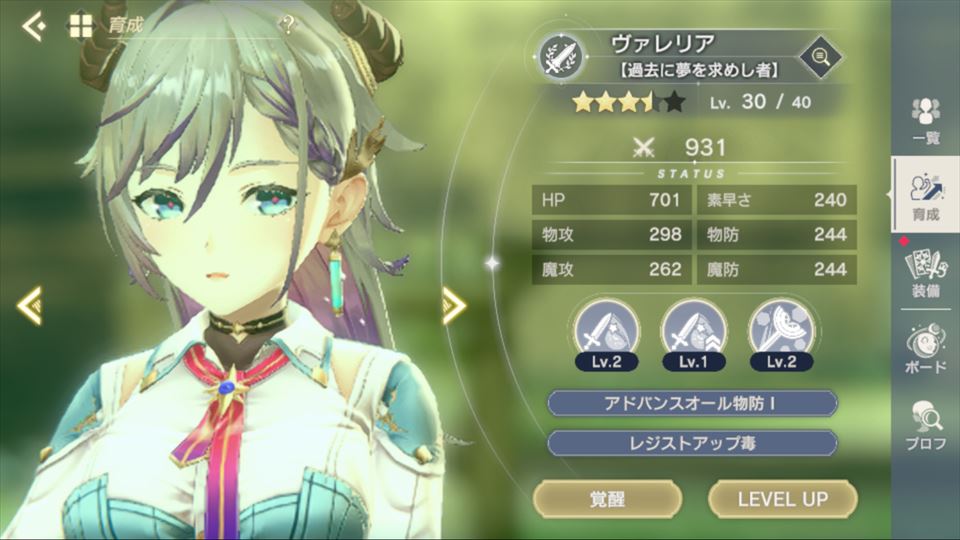The height and width of the screenshot is (540, 960).
Task: Open the 装備 equipment tab
Action: click(x=926, y=272)
